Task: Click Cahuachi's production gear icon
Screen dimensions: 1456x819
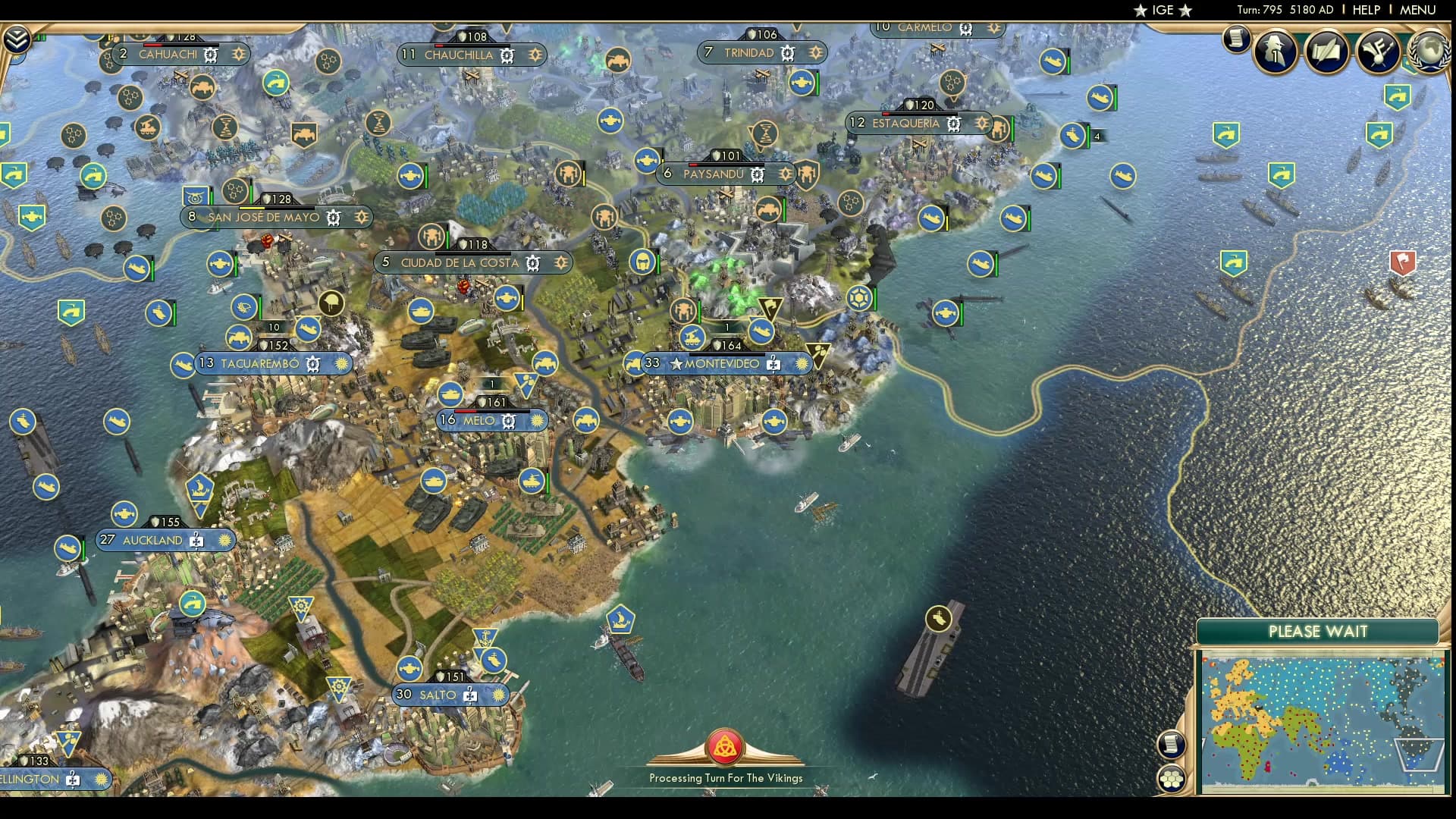Action: [x=210, y=55]
